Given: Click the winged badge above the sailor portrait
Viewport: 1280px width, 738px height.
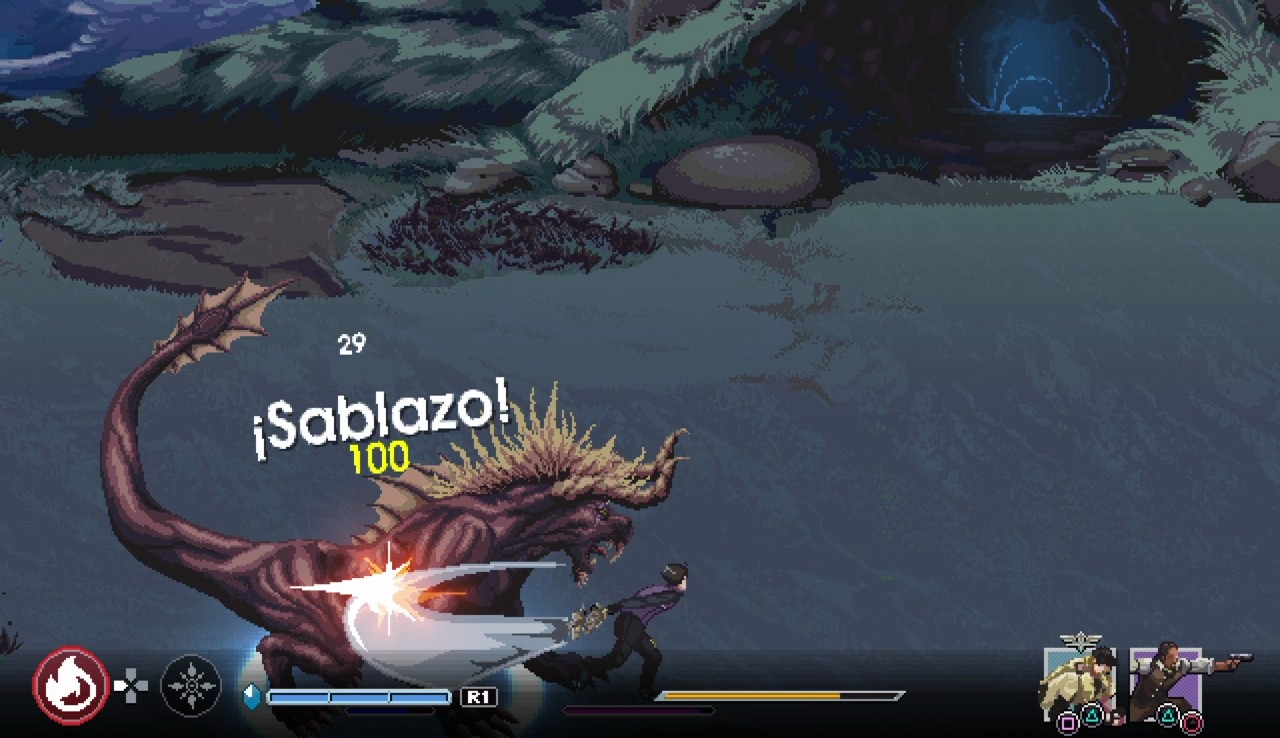Looking at the screenshot, I should coord(1080,641).
